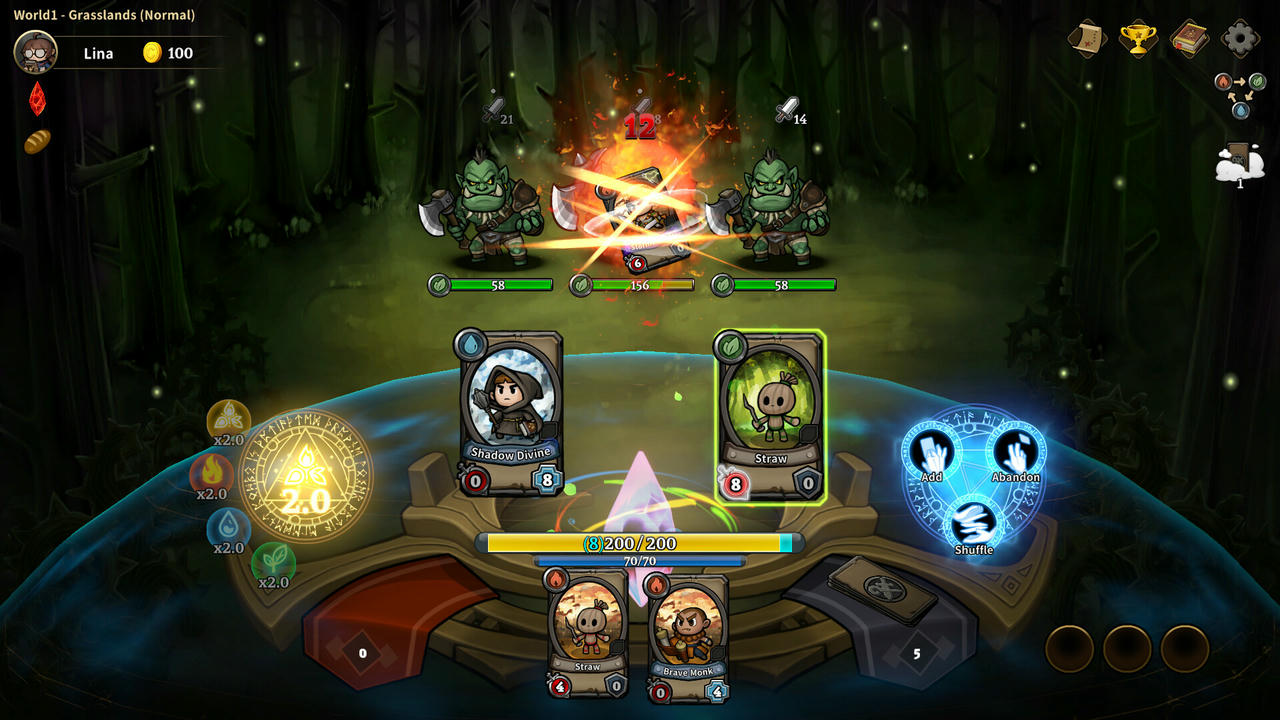Select the Shadow Divine card
Viewport: 1280px width, 720px height.
coord(509,413)
